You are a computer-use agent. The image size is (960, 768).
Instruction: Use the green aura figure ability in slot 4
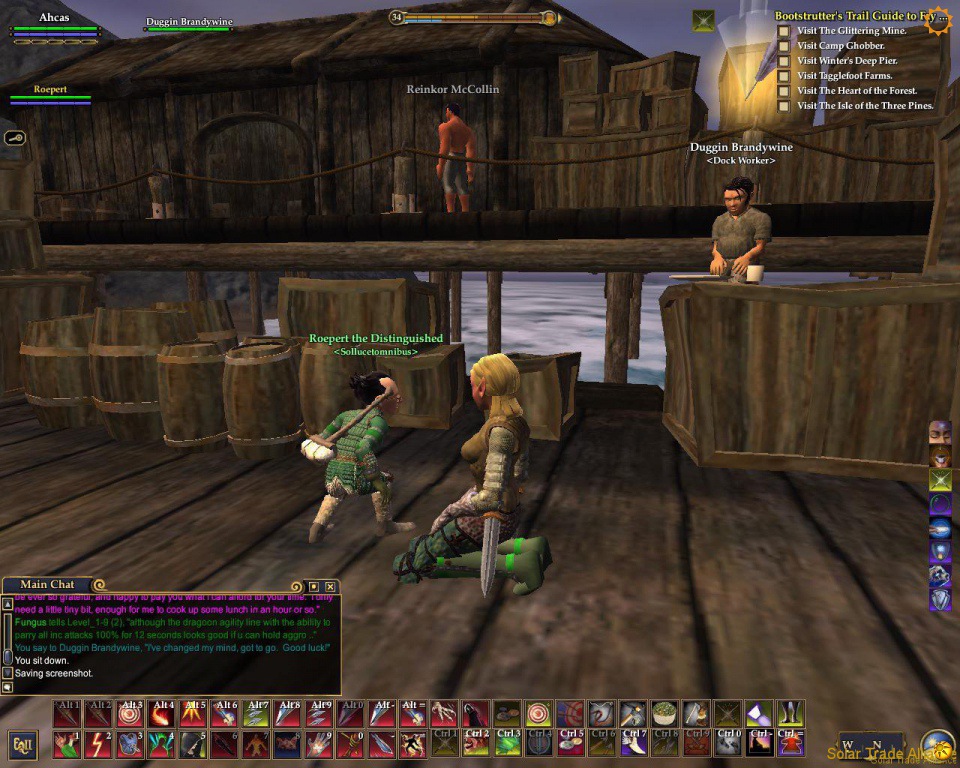[161, 745]
